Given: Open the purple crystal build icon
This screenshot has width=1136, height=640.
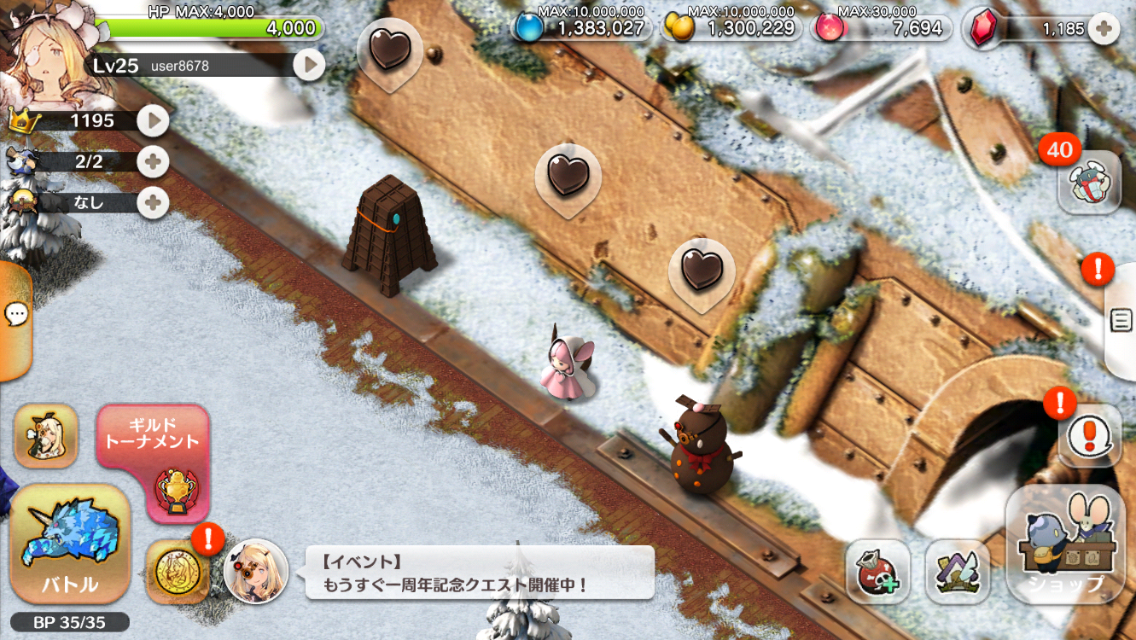Looking at the screenshot, I should click(957, 573).
